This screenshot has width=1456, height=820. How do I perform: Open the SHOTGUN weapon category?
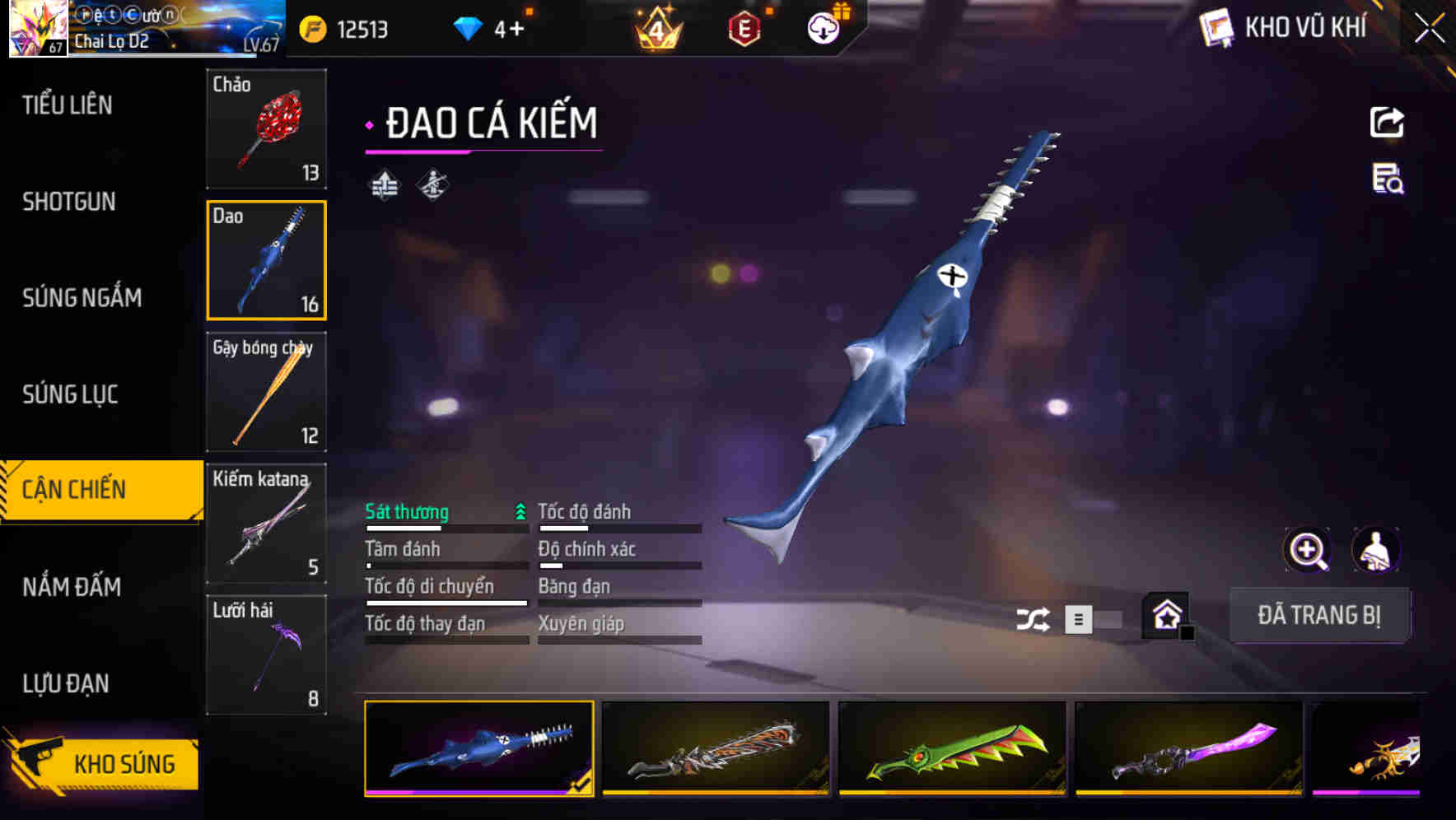[x=68, y=202]
